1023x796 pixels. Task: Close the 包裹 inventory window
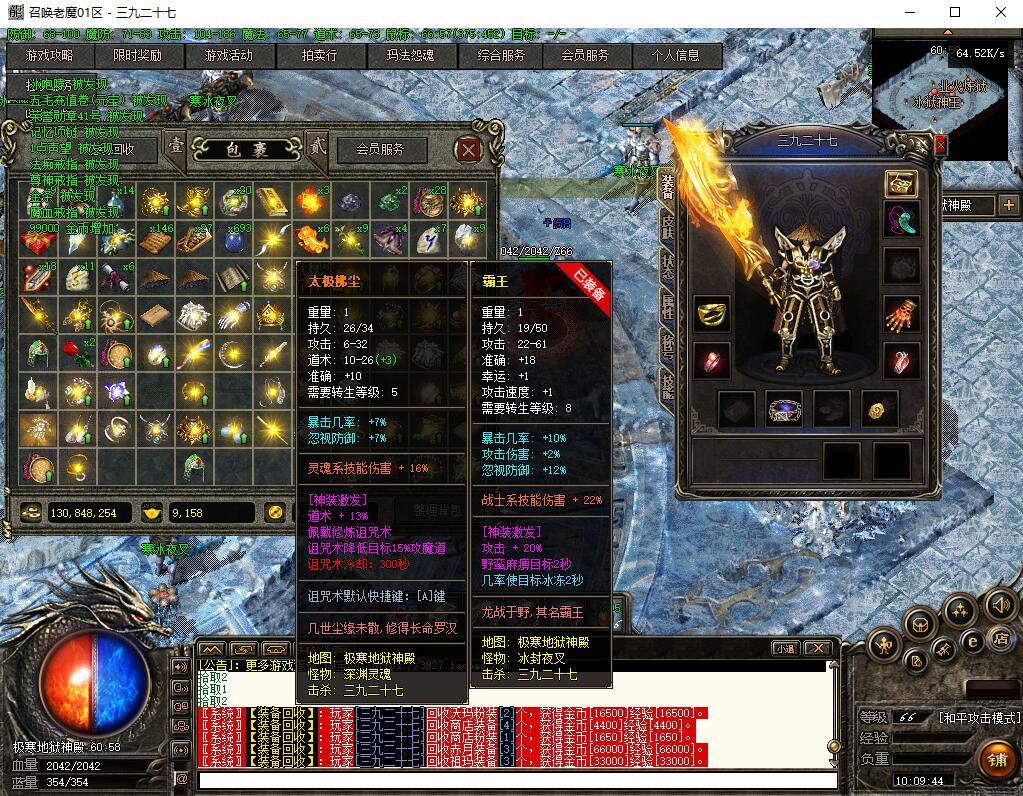click(x=468, y=150)
